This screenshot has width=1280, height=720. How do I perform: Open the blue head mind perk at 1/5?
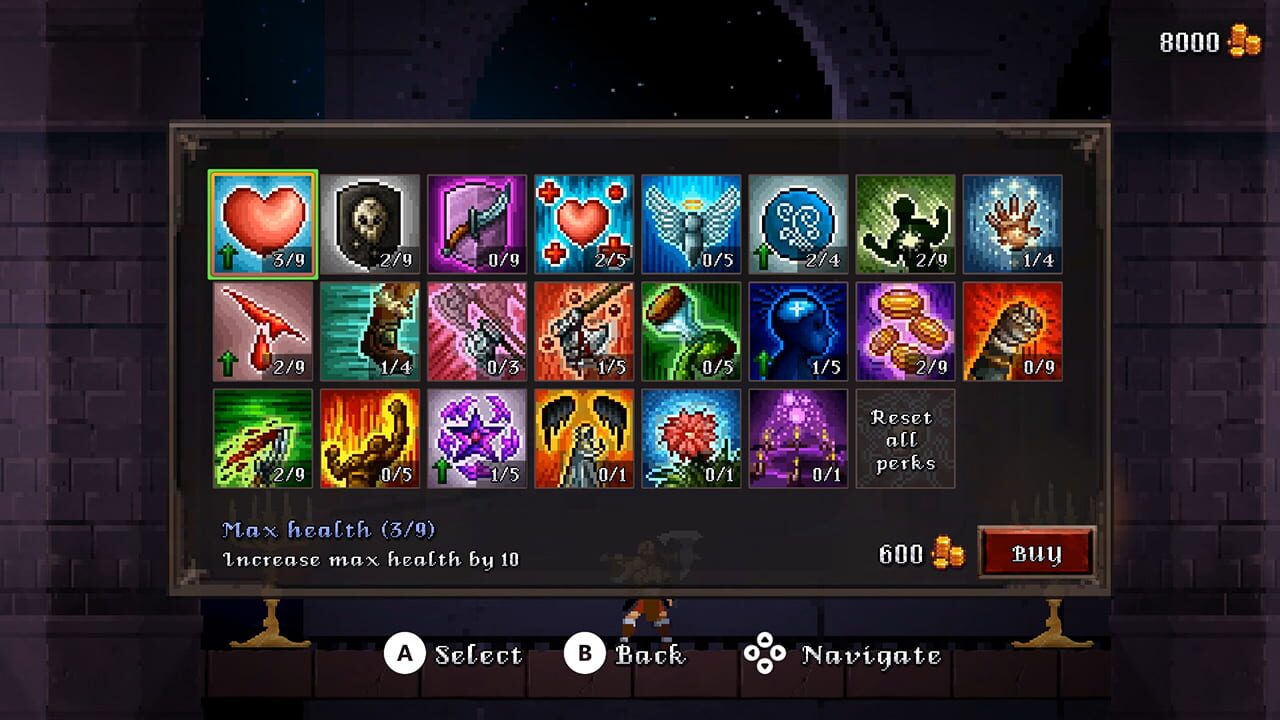coord(798,330)
